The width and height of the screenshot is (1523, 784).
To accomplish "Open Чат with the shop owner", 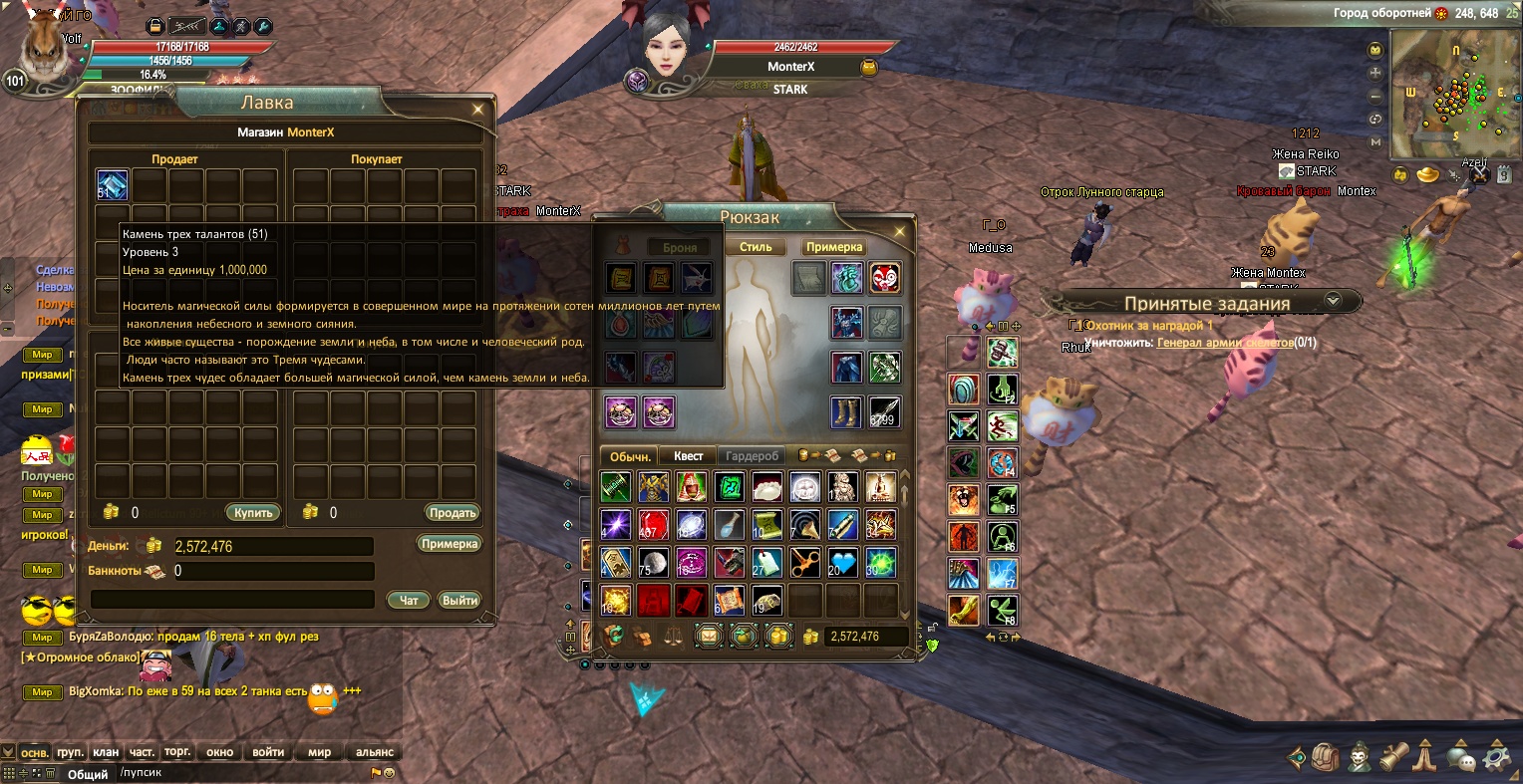I will pyautogui.click(x=409, y=601).
